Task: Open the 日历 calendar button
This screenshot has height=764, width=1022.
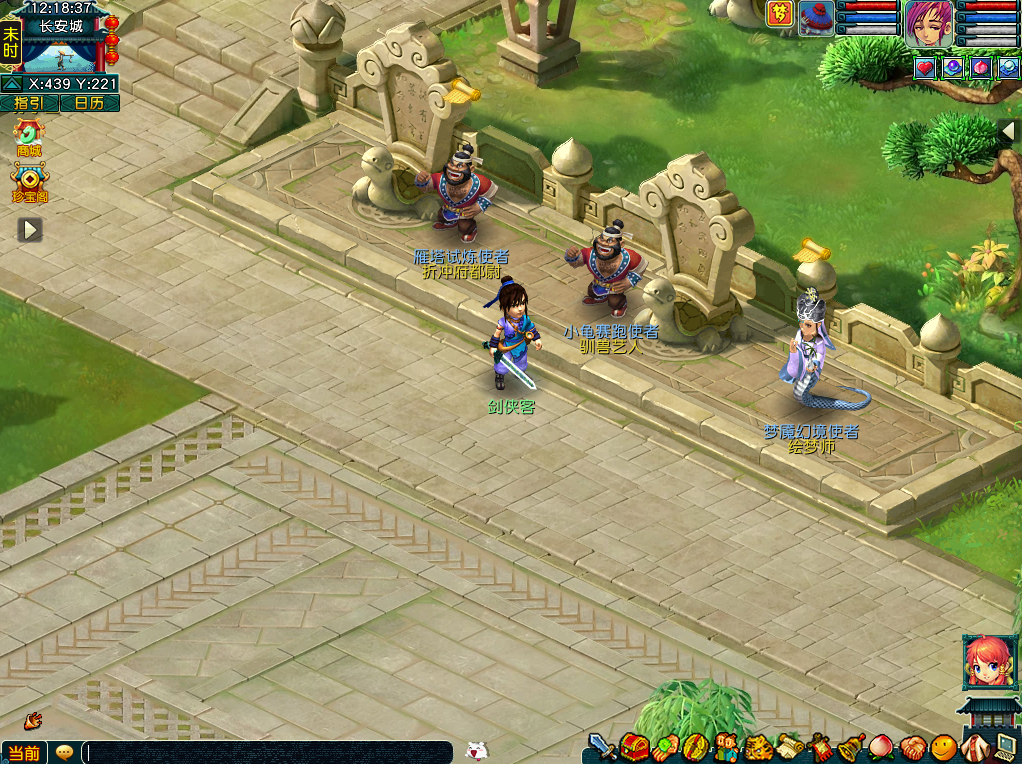Action: pyautogui.click(x=89, y=103)
